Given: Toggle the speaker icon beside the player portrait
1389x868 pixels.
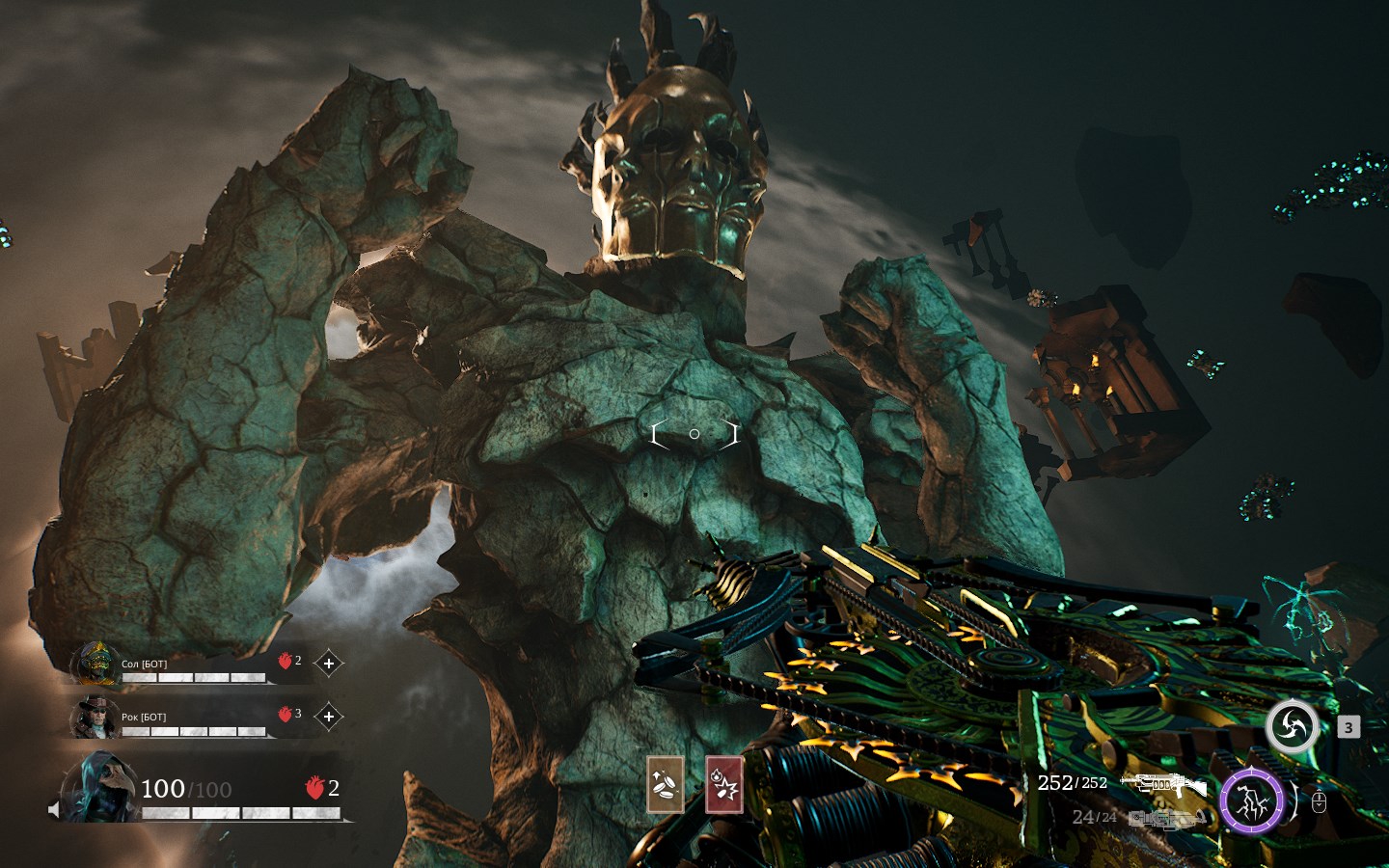Looking at the screenshot, I should click(x=54, y=809).
